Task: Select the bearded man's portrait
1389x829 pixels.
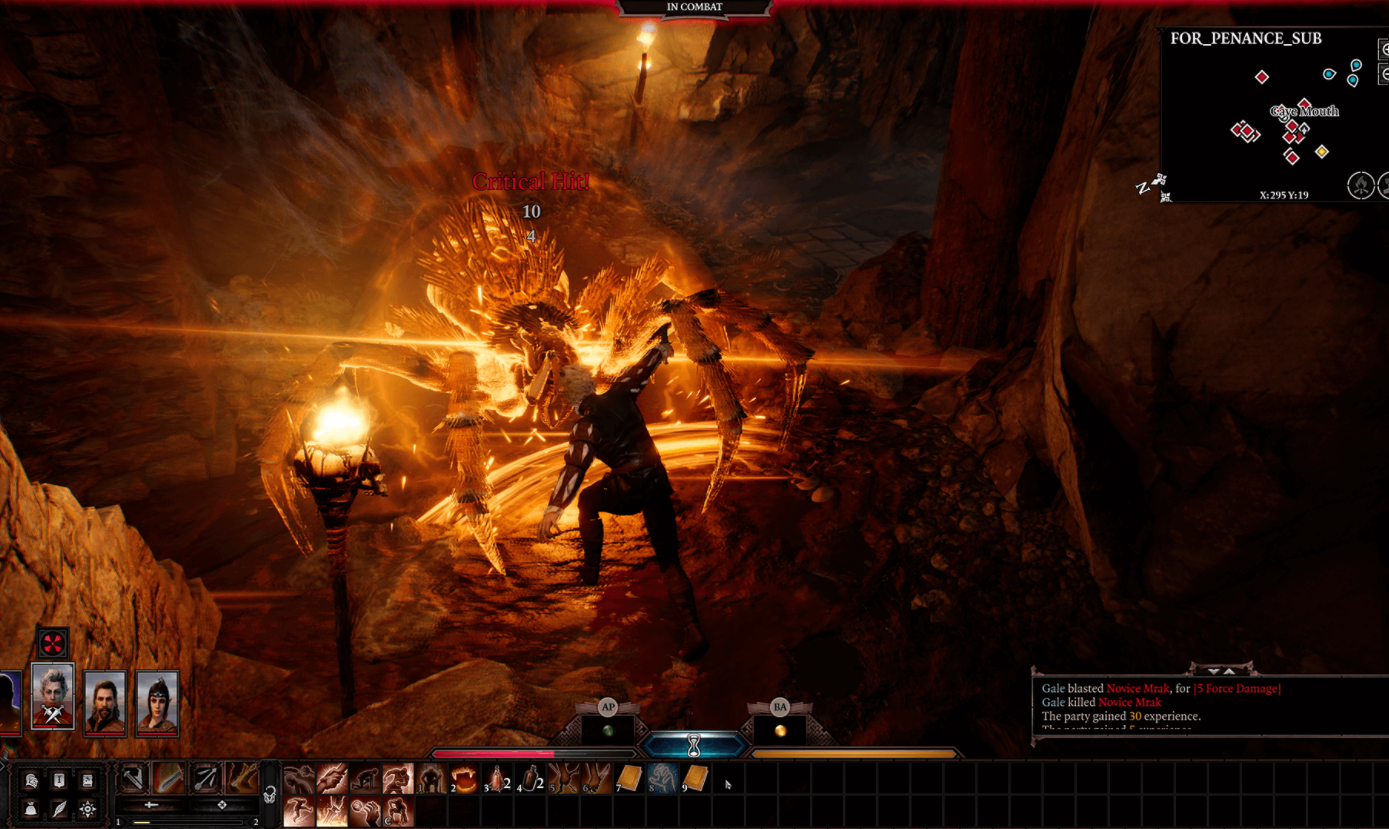Action: pyautogui.click(x=105, y=703)
